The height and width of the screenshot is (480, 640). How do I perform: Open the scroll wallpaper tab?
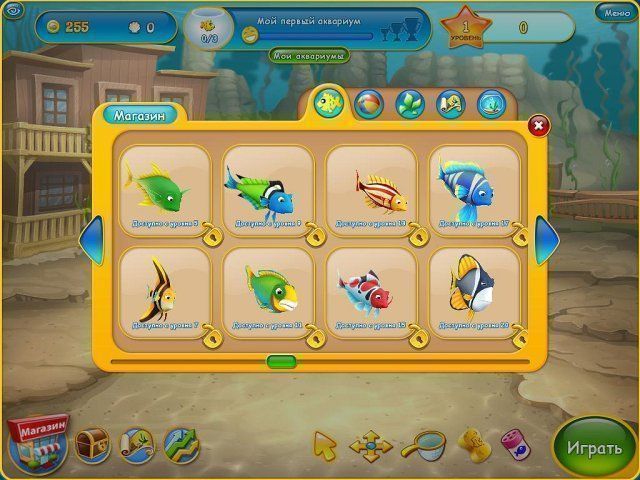pos(449,103)
